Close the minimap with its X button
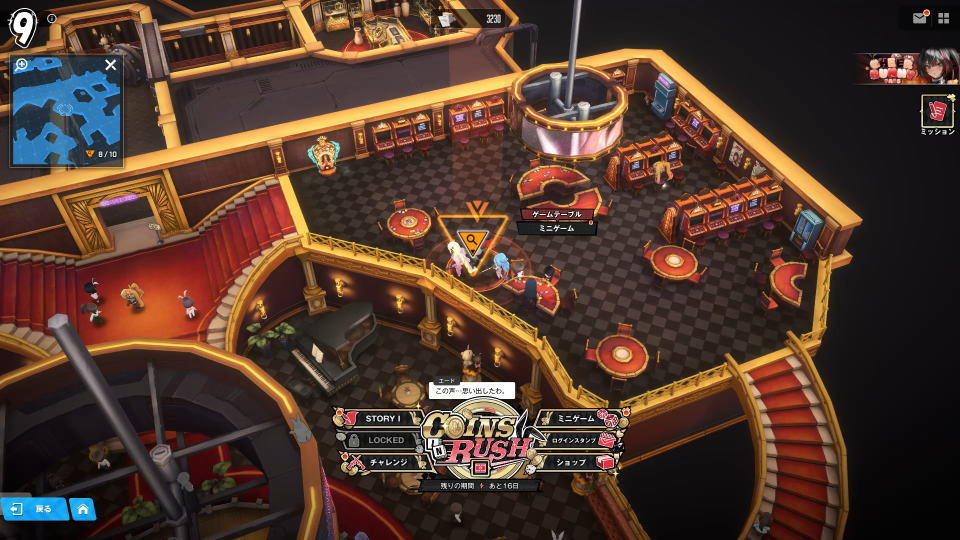This screenshot has height=540, width=960. pyautogui.click(x=111, y=65)
